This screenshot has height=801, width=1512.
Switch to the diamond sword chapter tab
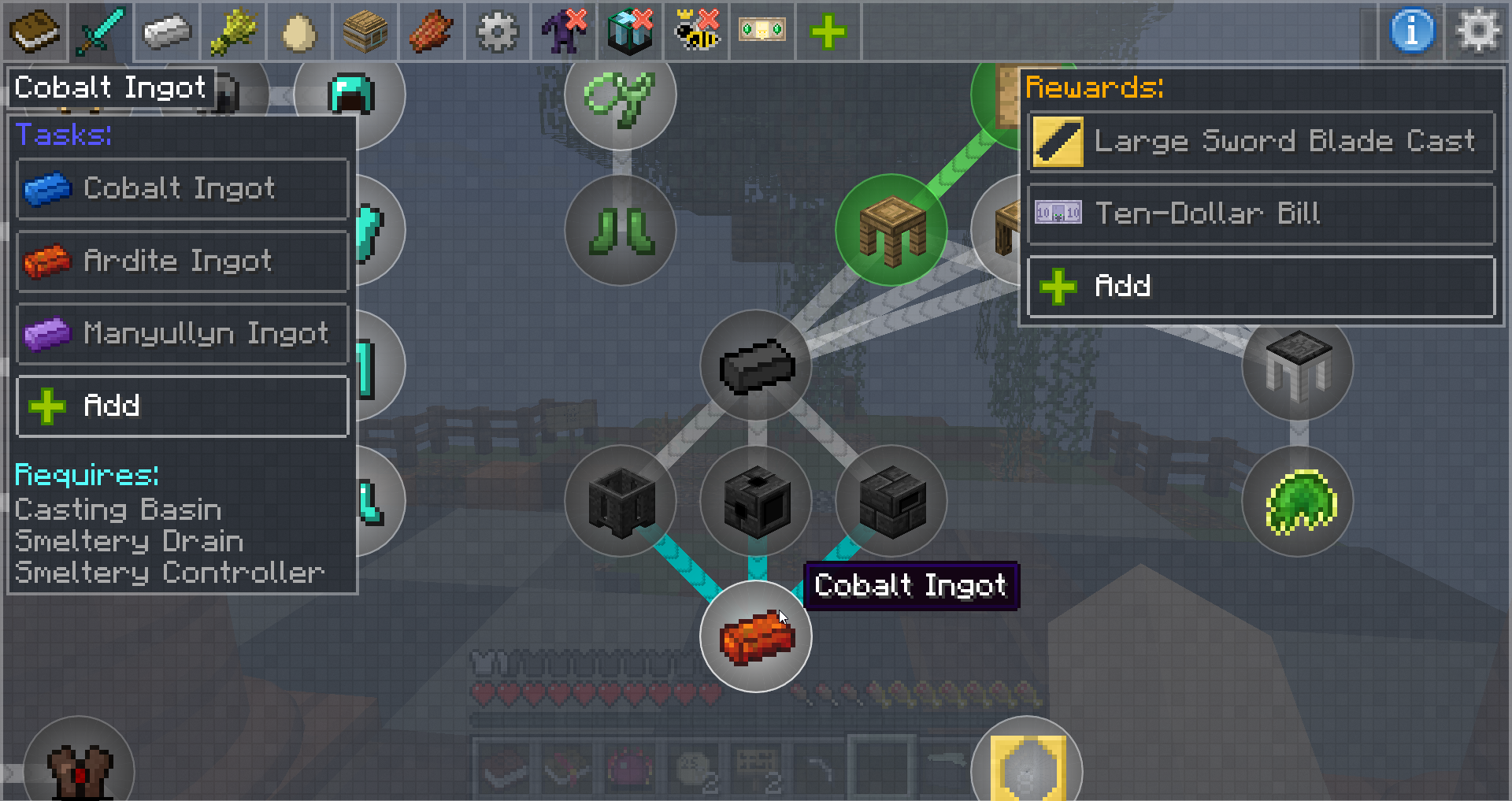point(100,32)
